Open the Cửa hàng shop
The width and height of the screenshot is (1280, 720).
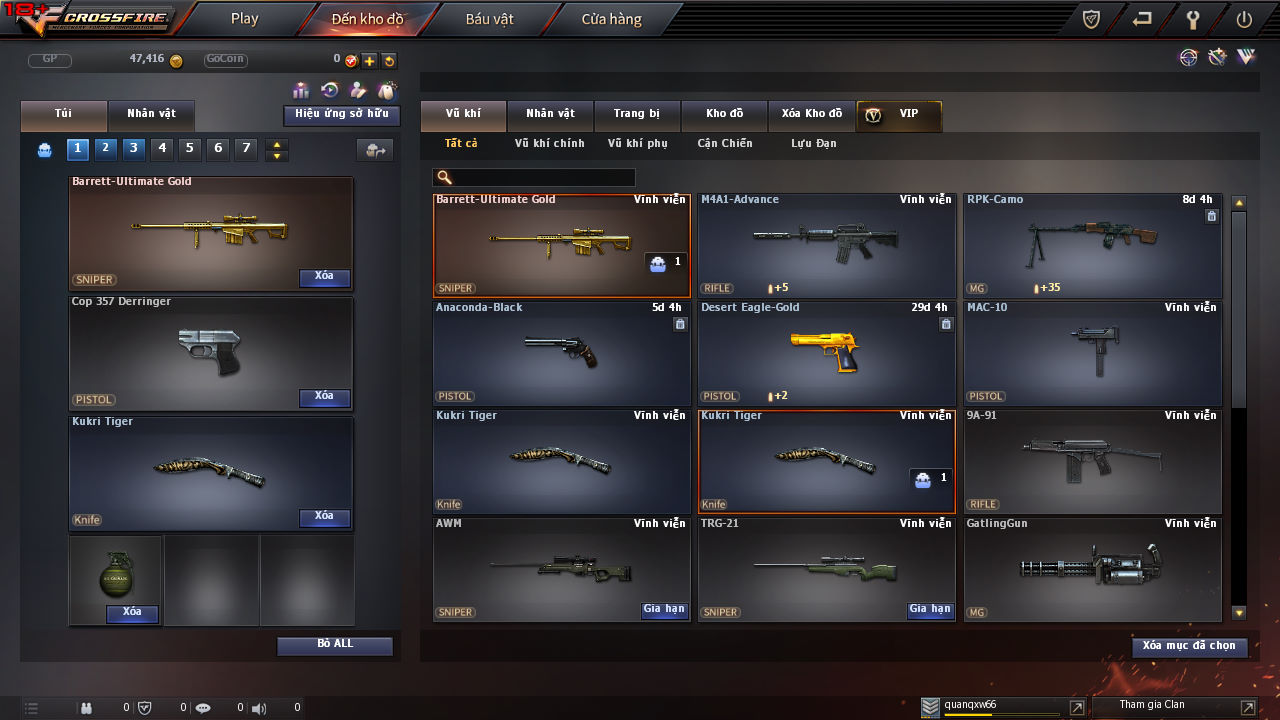coord(611,19)
